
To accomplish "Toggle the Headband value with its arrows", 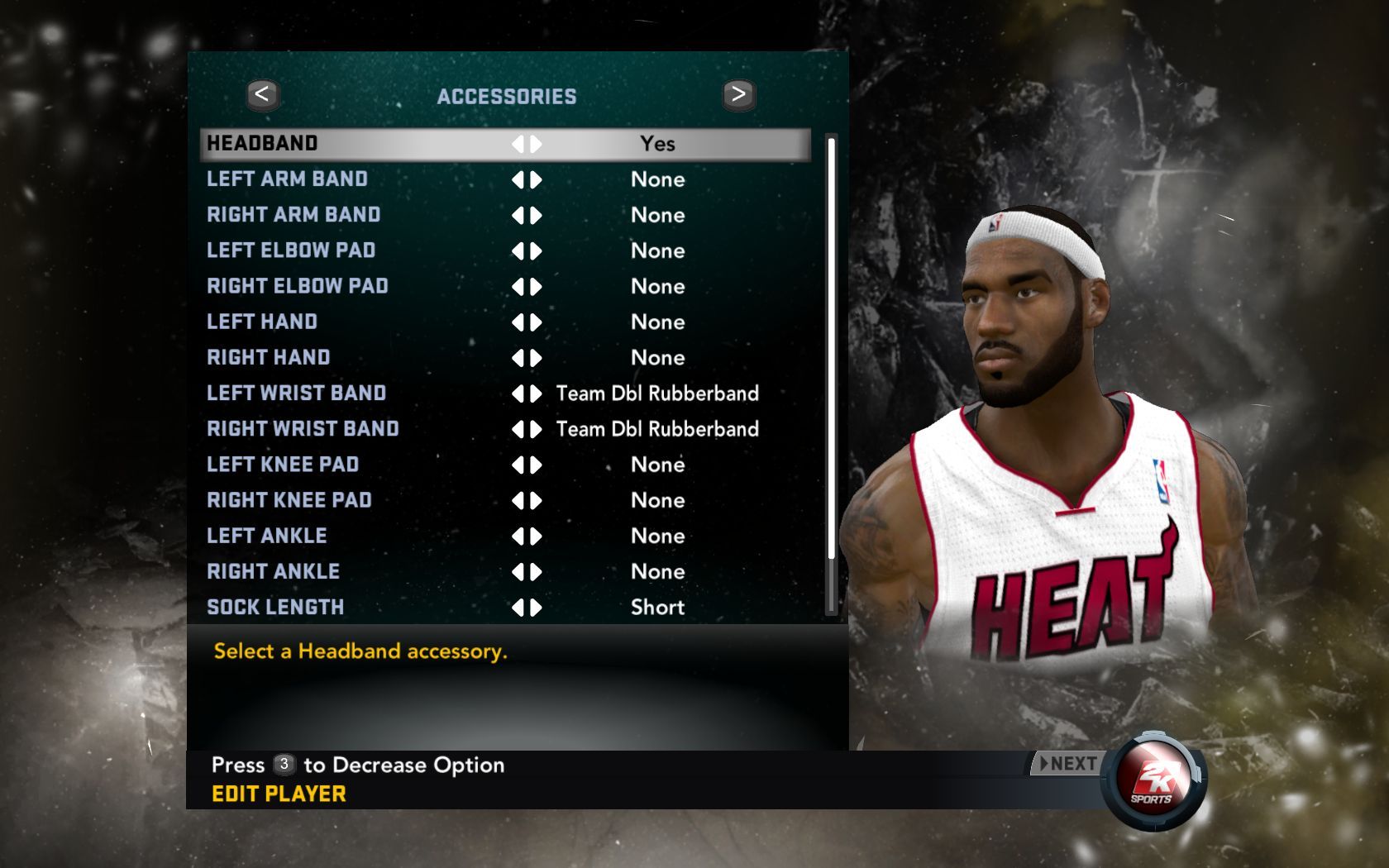I will 527,144.
